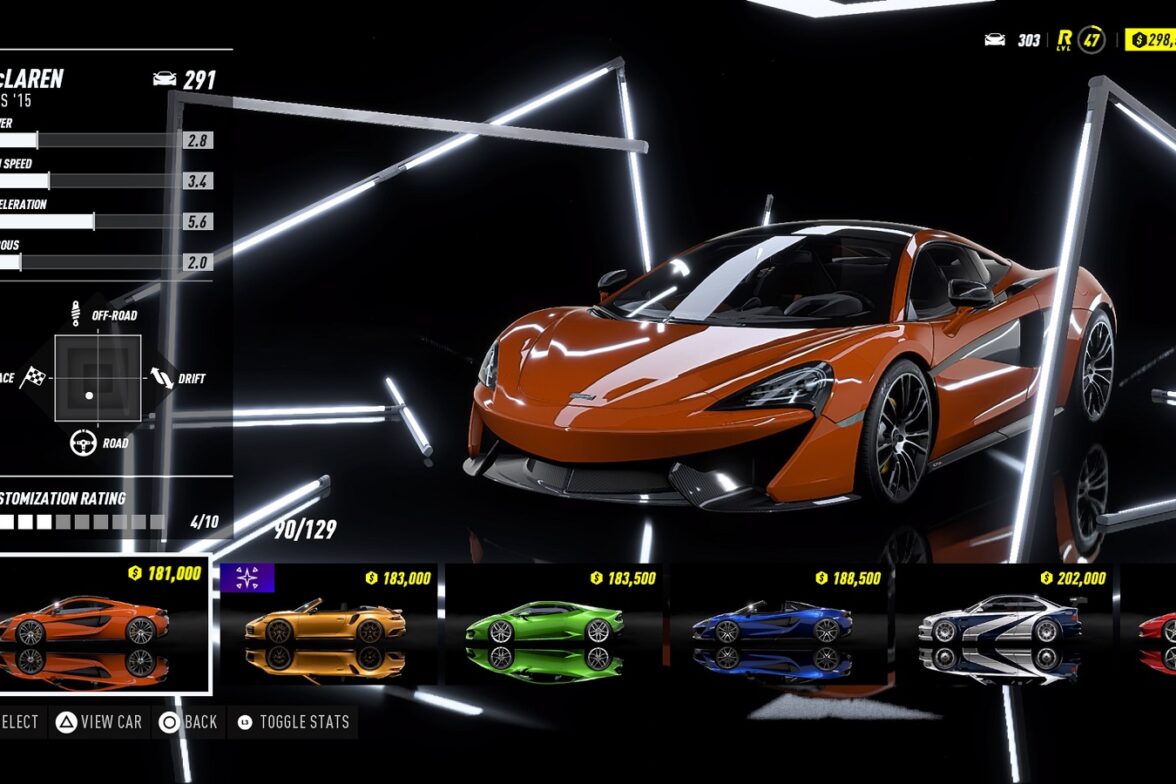This screenshot has width=1176, height=784.
Task: Toggle Stats display at the bottom
Action: (x=294, y=722)
